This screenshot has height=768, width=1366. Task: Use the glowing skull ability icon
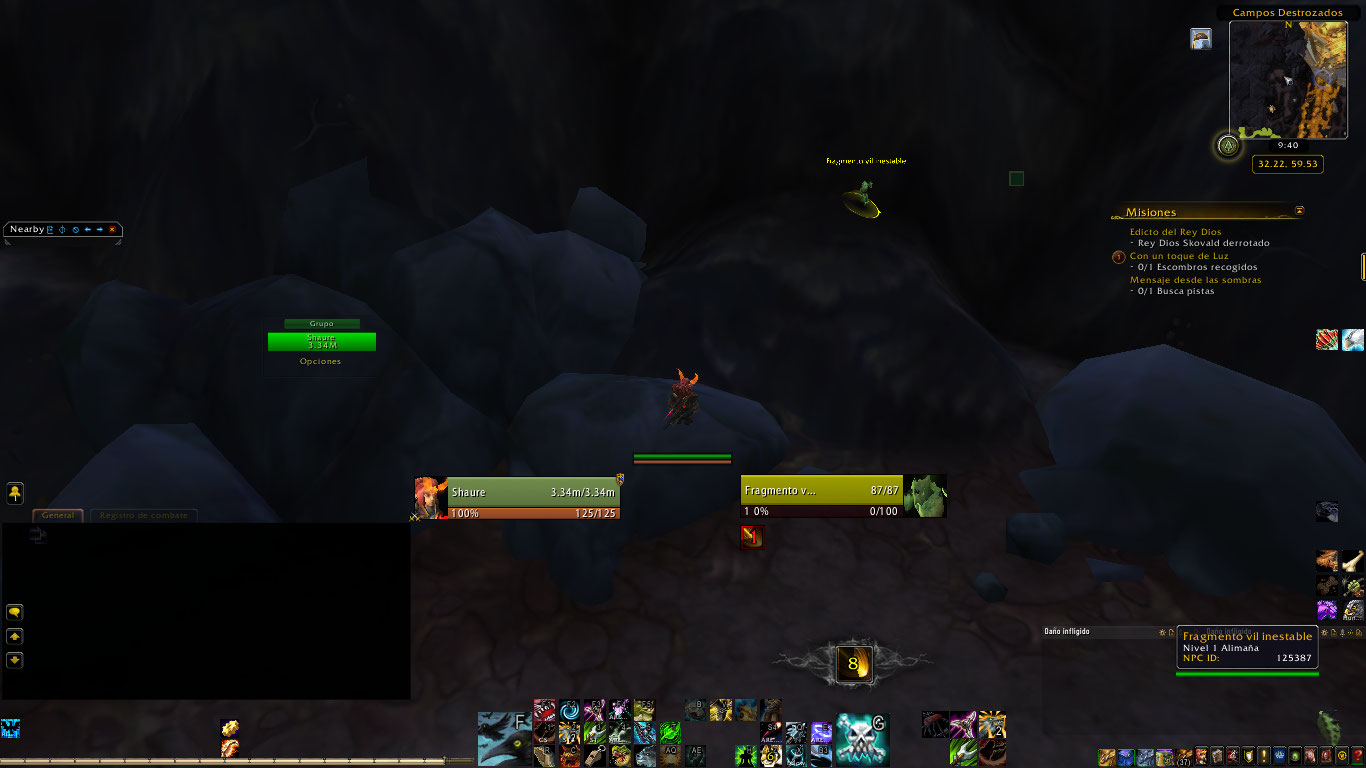point(862,739)
